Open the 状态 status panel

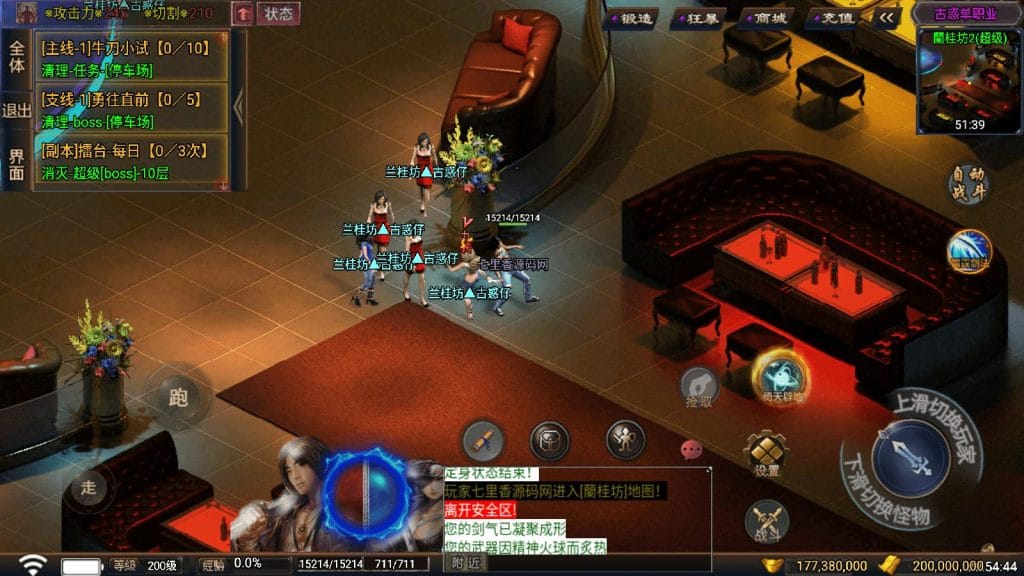[x=279, y=14]
